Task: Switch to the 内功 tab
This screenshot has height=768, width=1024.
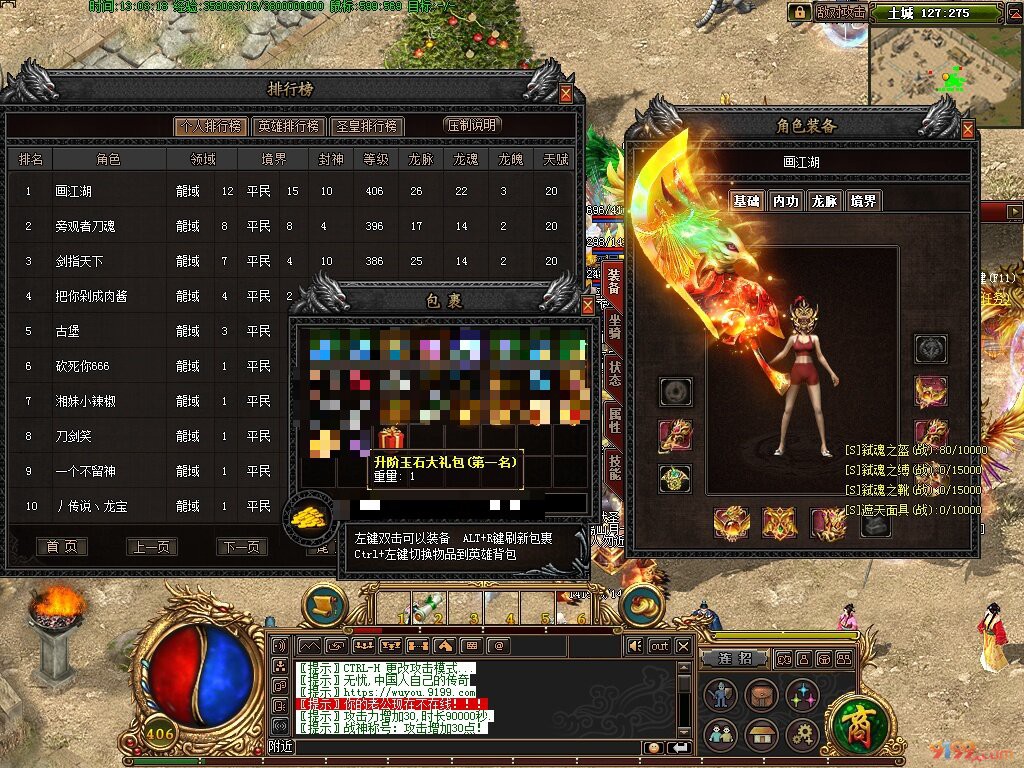Action: pyautogui.click(x=785, y=201)
